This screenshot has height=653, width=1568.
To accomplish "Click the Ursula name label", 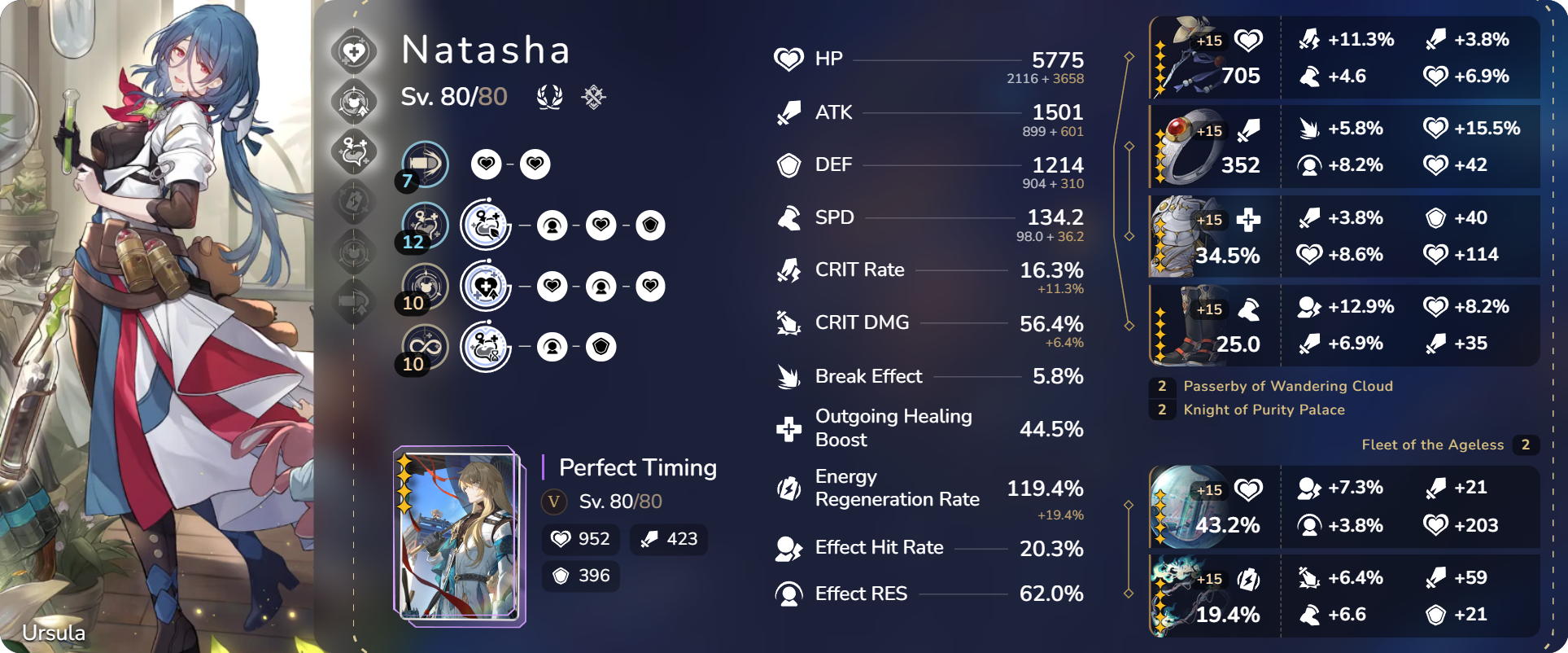I will click(54, 633).
